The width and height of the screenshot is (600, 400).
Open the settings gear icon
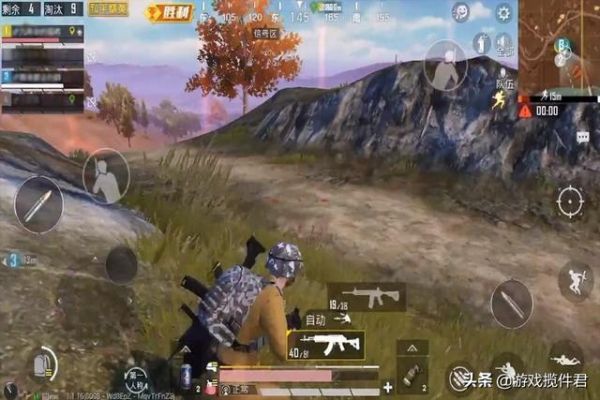(503, 13)
